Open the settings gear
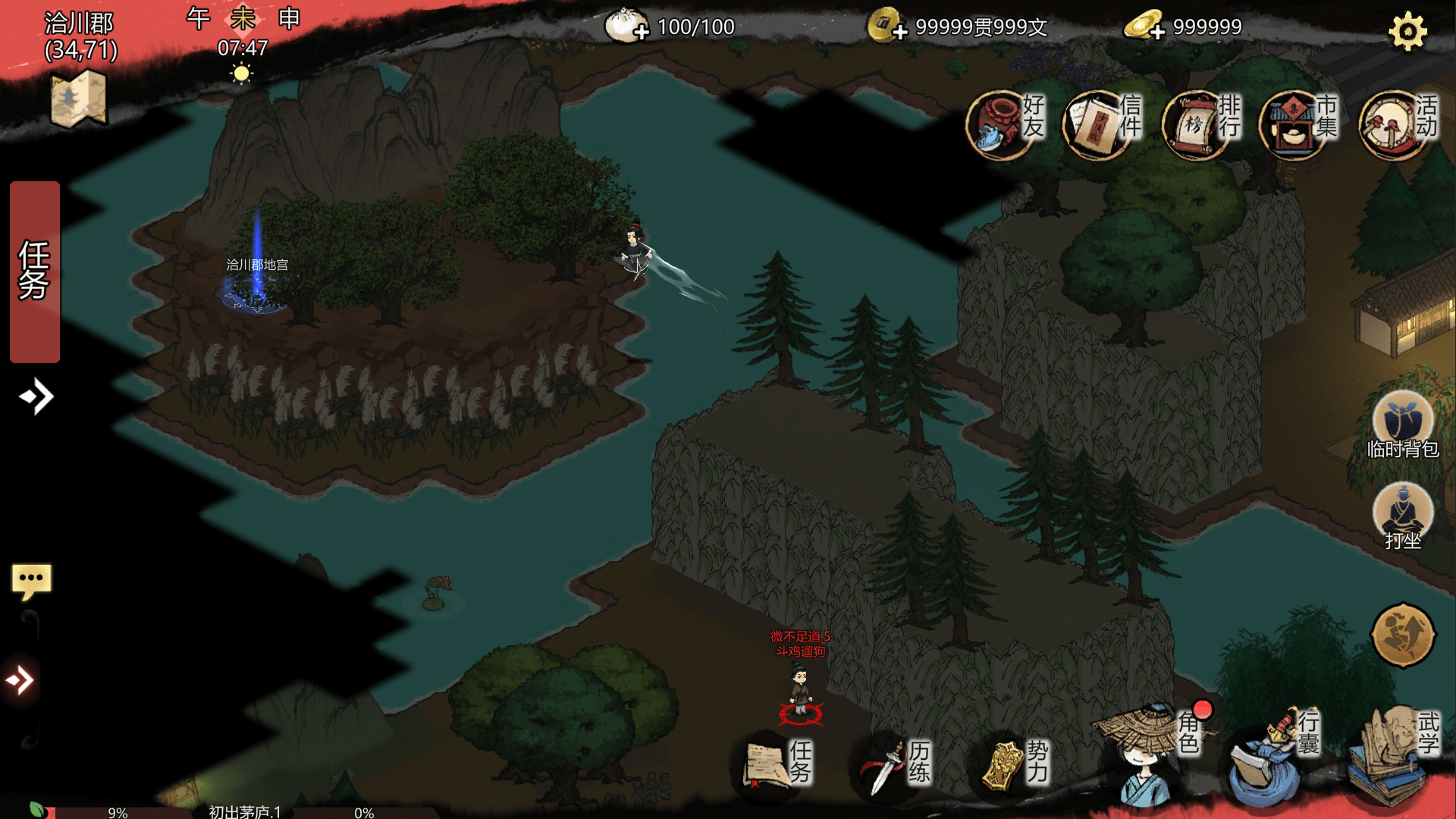 tap(1407, 32)
